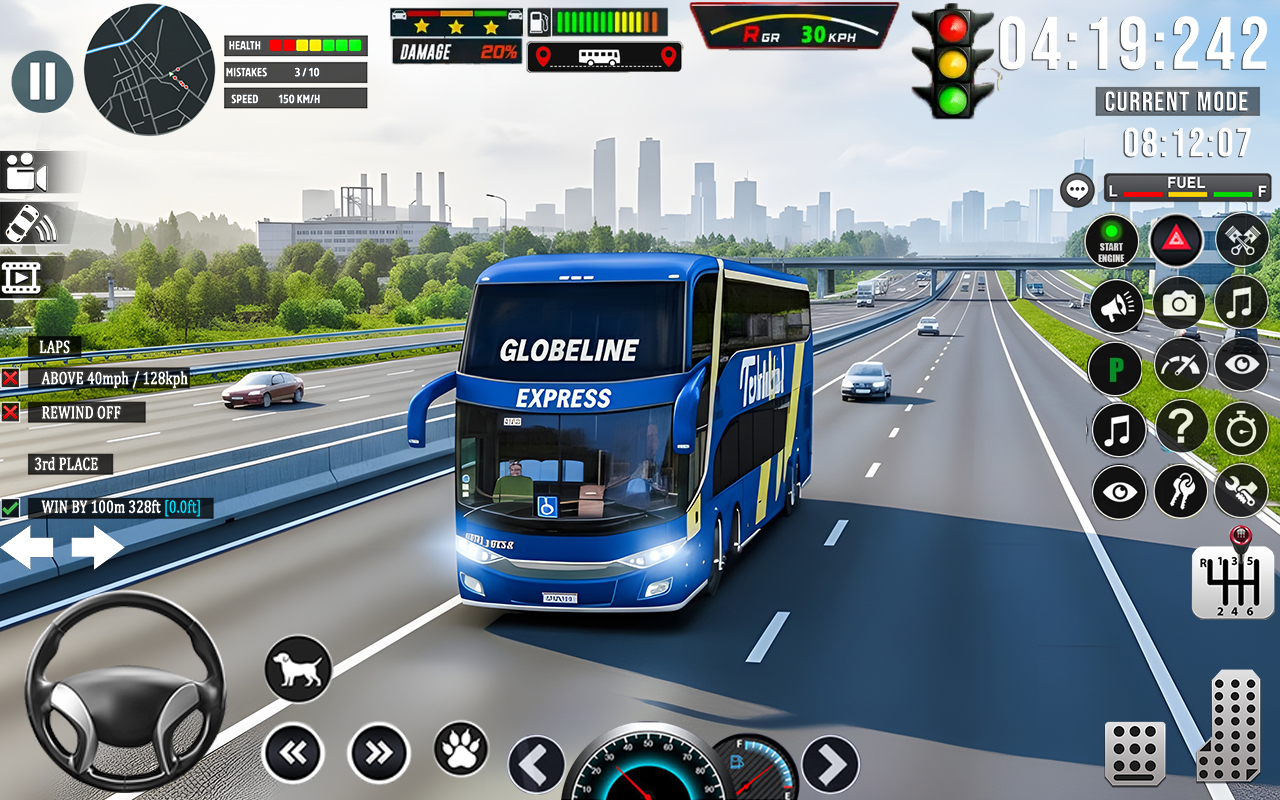Open the music player icon
This screenshot has width=1280, height=800.
[x=1241, y=304]
